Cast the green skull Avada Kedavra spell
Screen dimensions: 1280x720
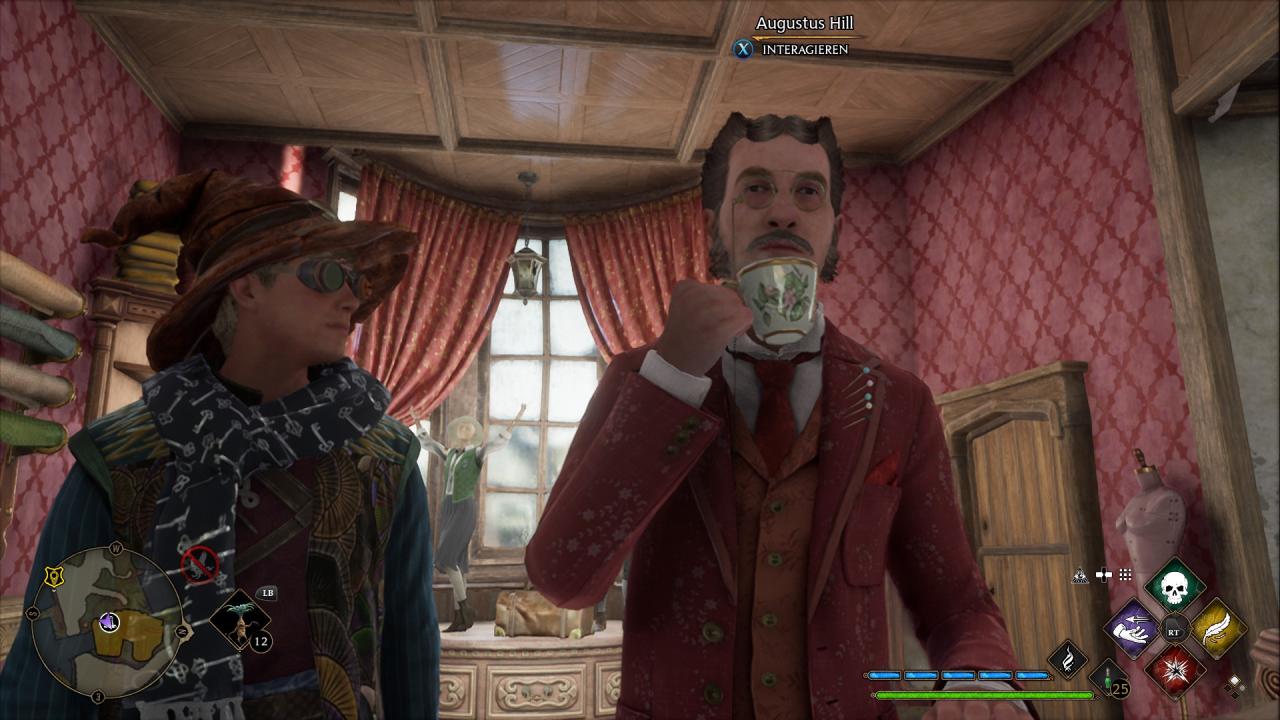coord(1175,587)
